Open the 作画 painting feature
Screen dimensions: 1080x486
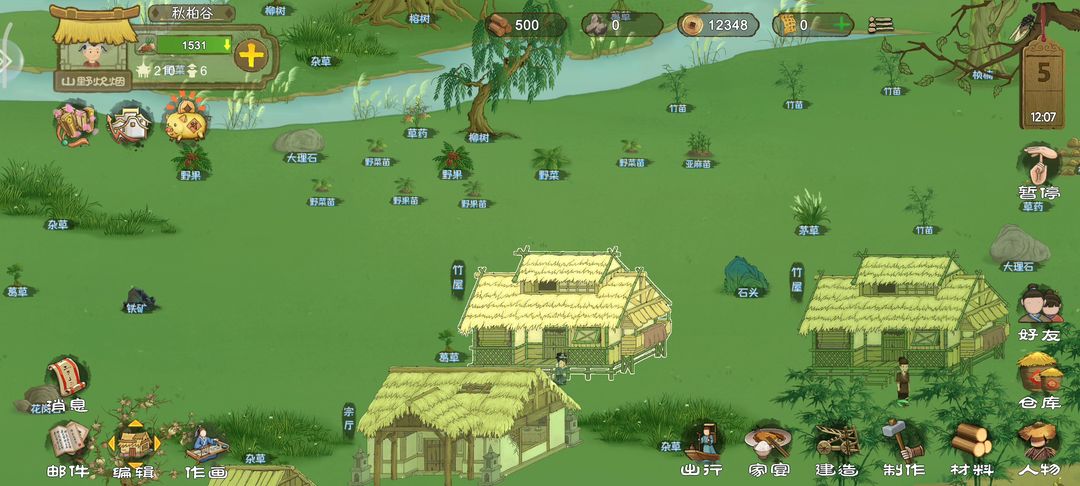pos(205,445)
